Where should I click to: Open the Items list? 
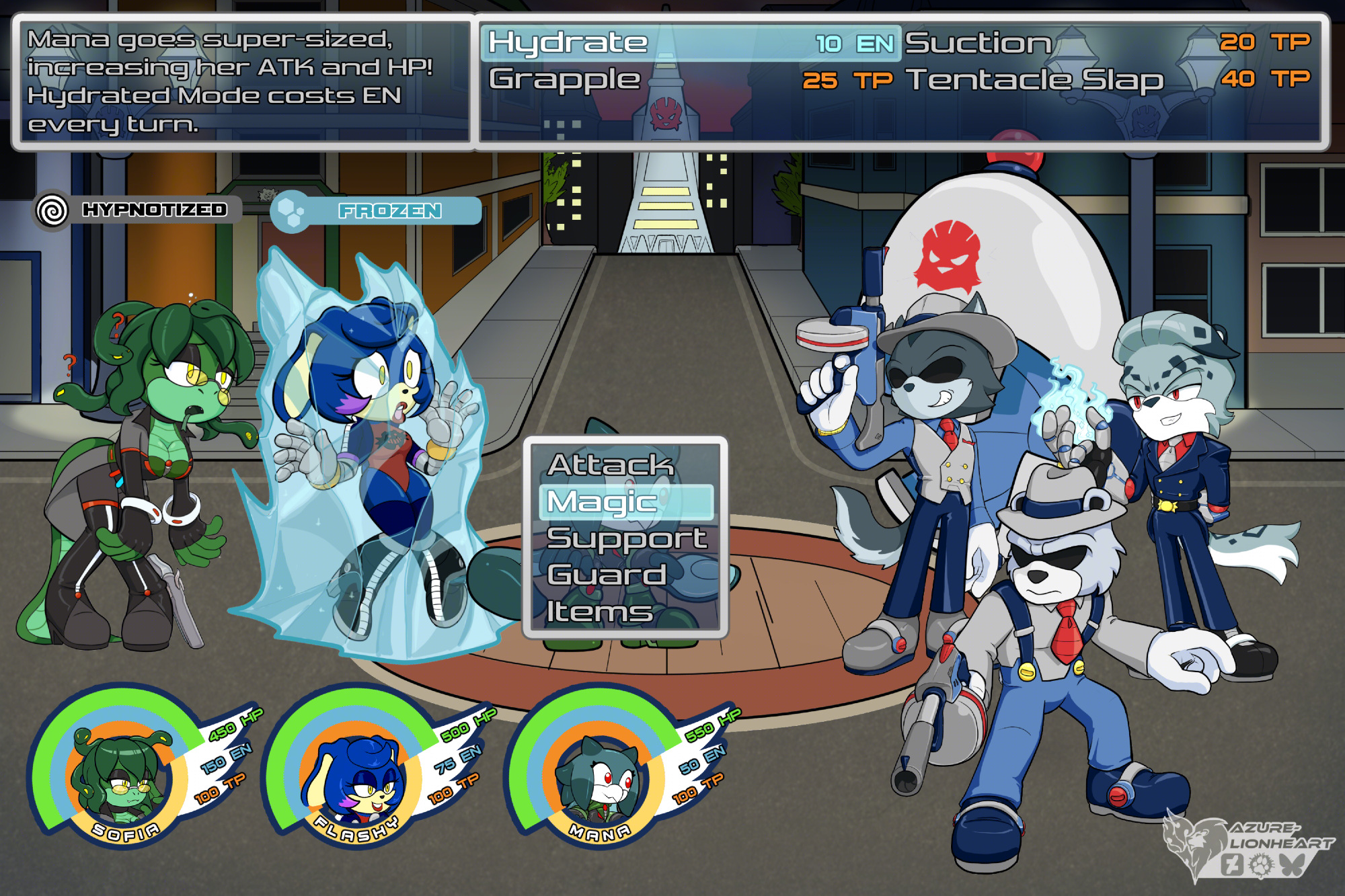click(x=599, y=611)
